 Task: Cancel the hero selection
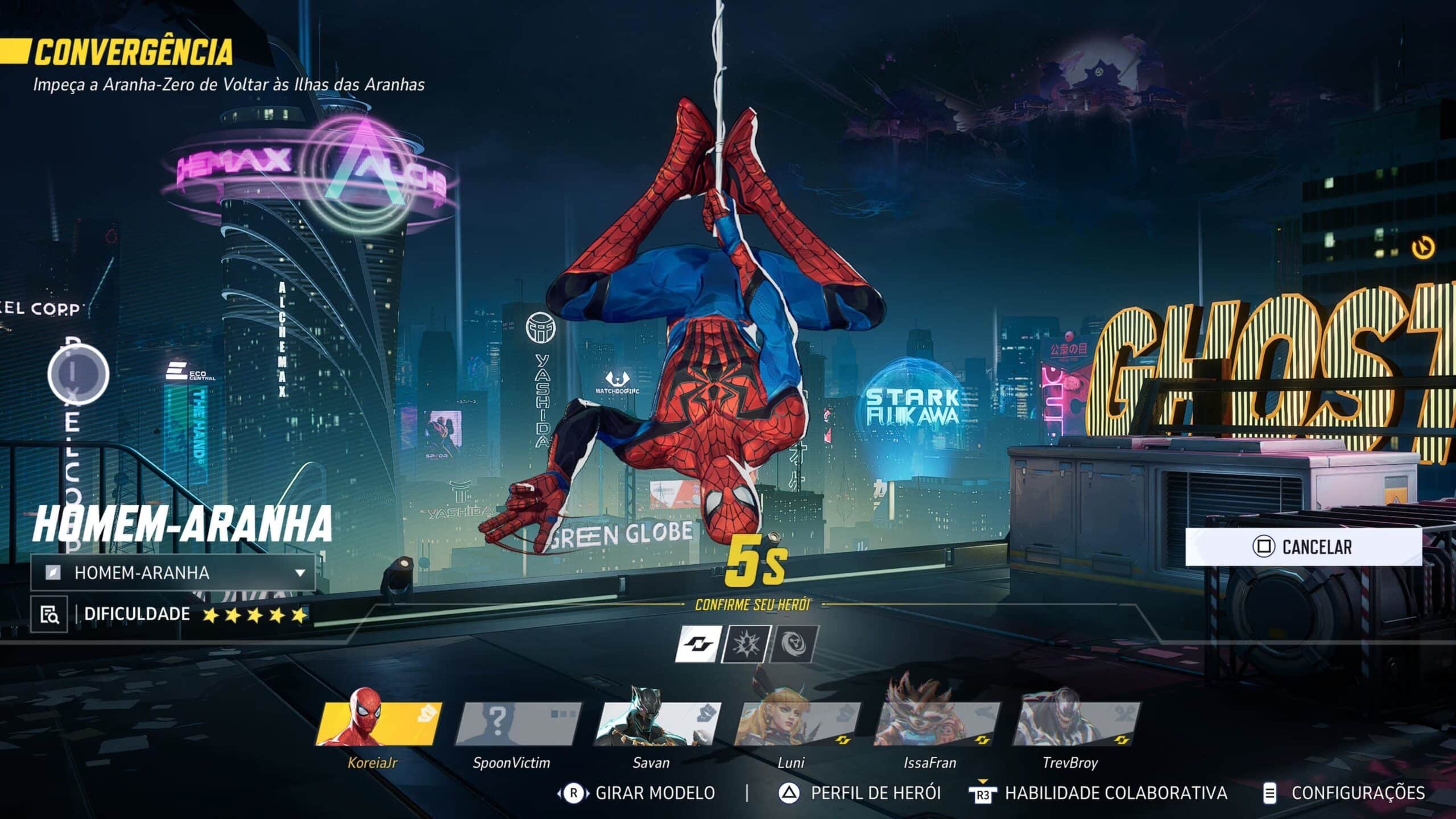click(1303, 547)
